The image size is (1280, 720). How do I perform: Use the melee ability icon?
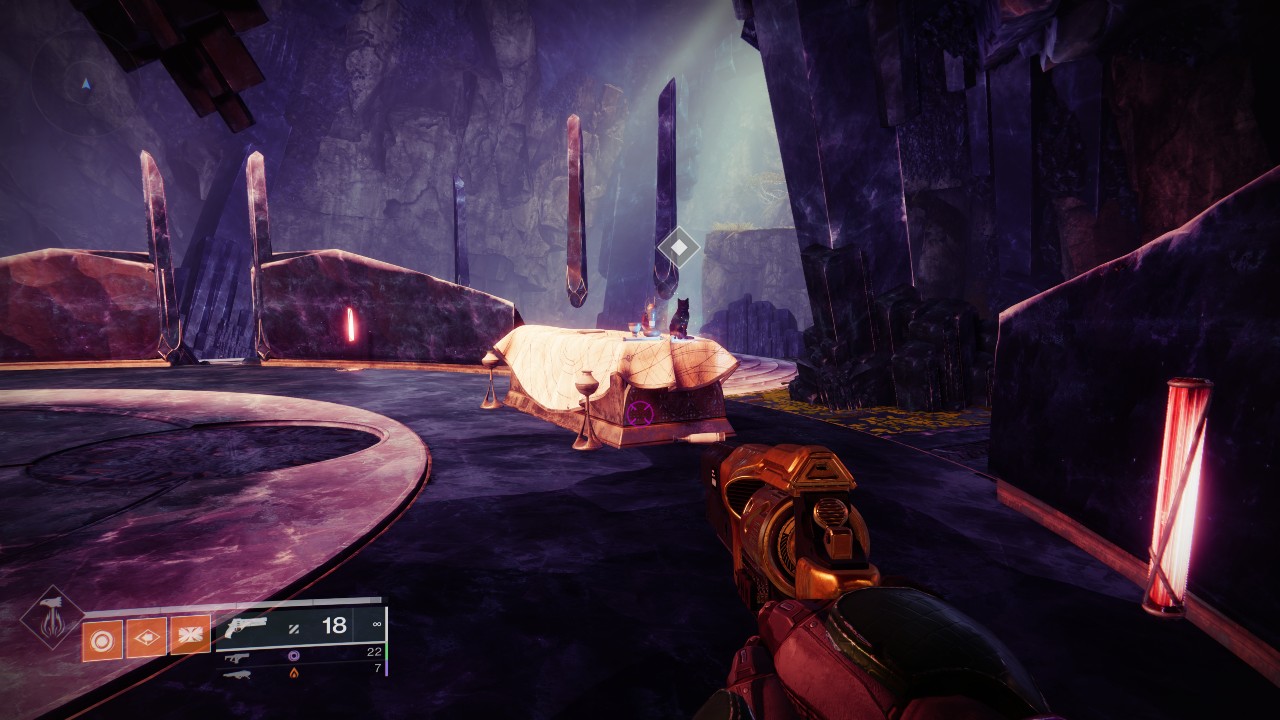(x=146, y=637)
